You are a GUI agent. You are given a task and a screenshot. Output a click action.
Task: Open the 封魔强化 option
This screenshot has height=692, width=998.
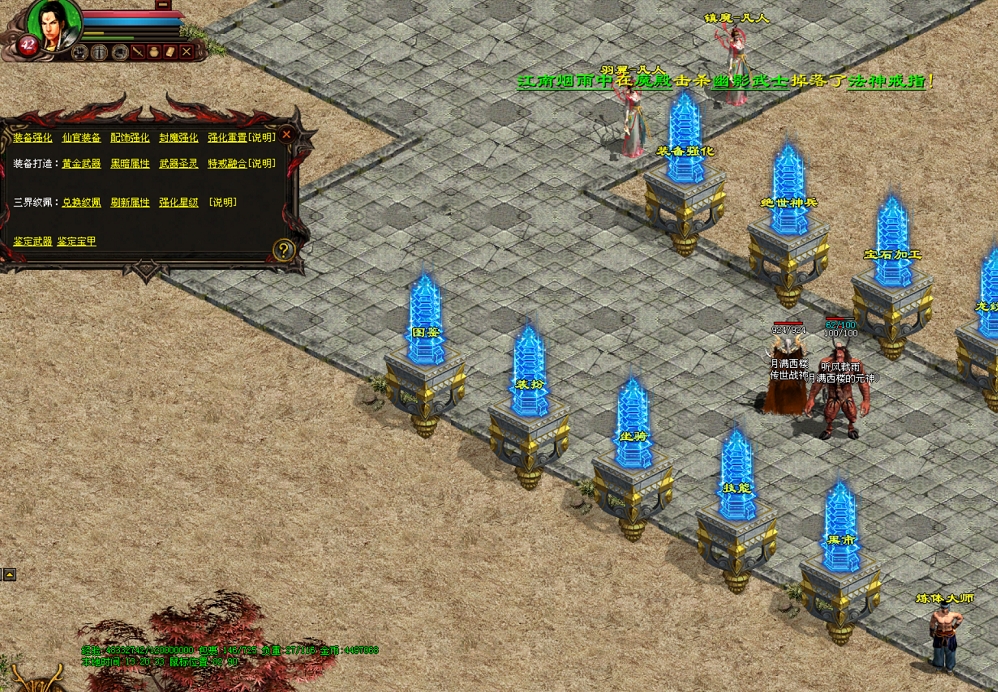[x=178, y=138]
